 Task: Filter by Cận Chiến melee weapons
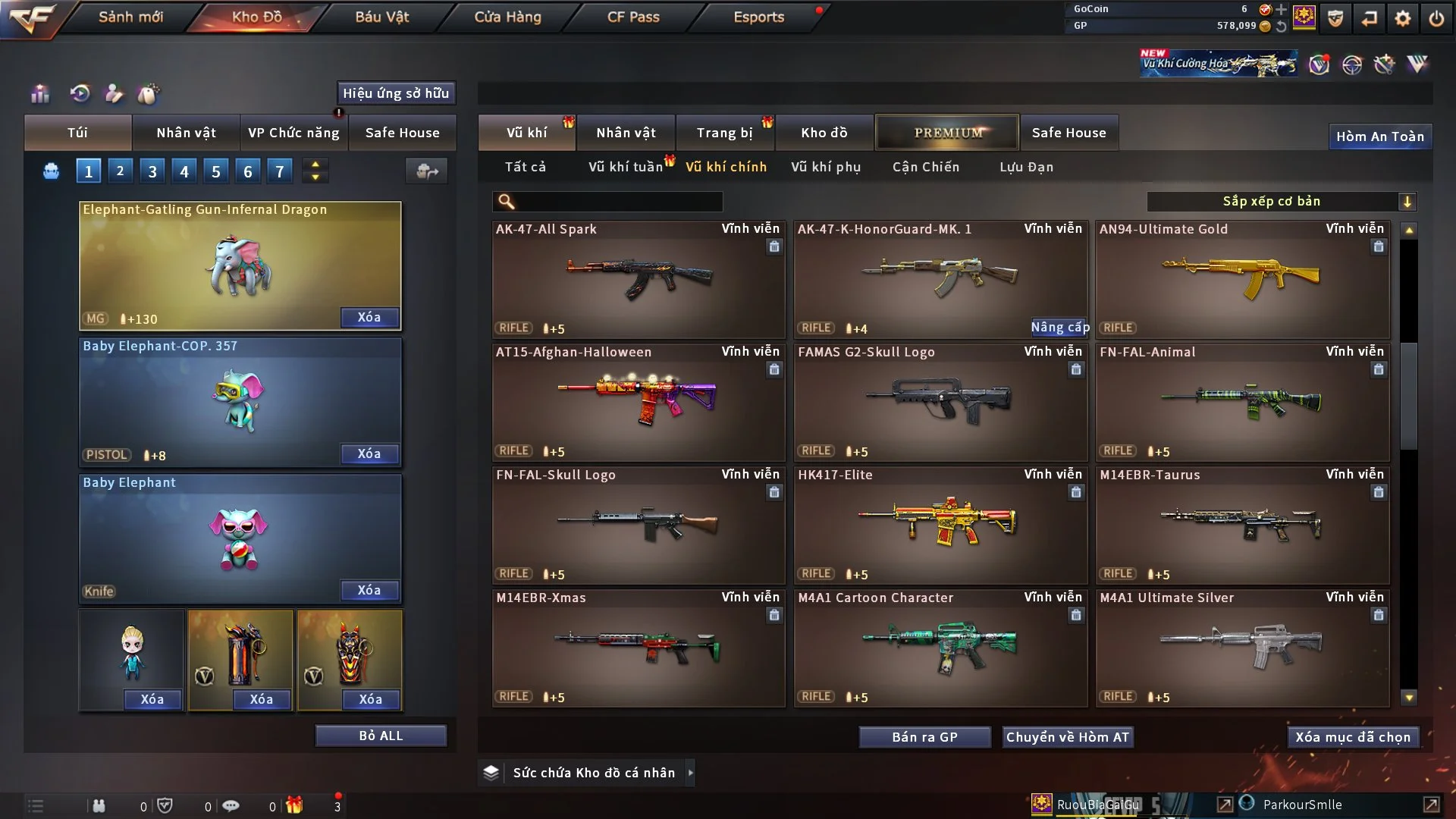tap(925, 167)
